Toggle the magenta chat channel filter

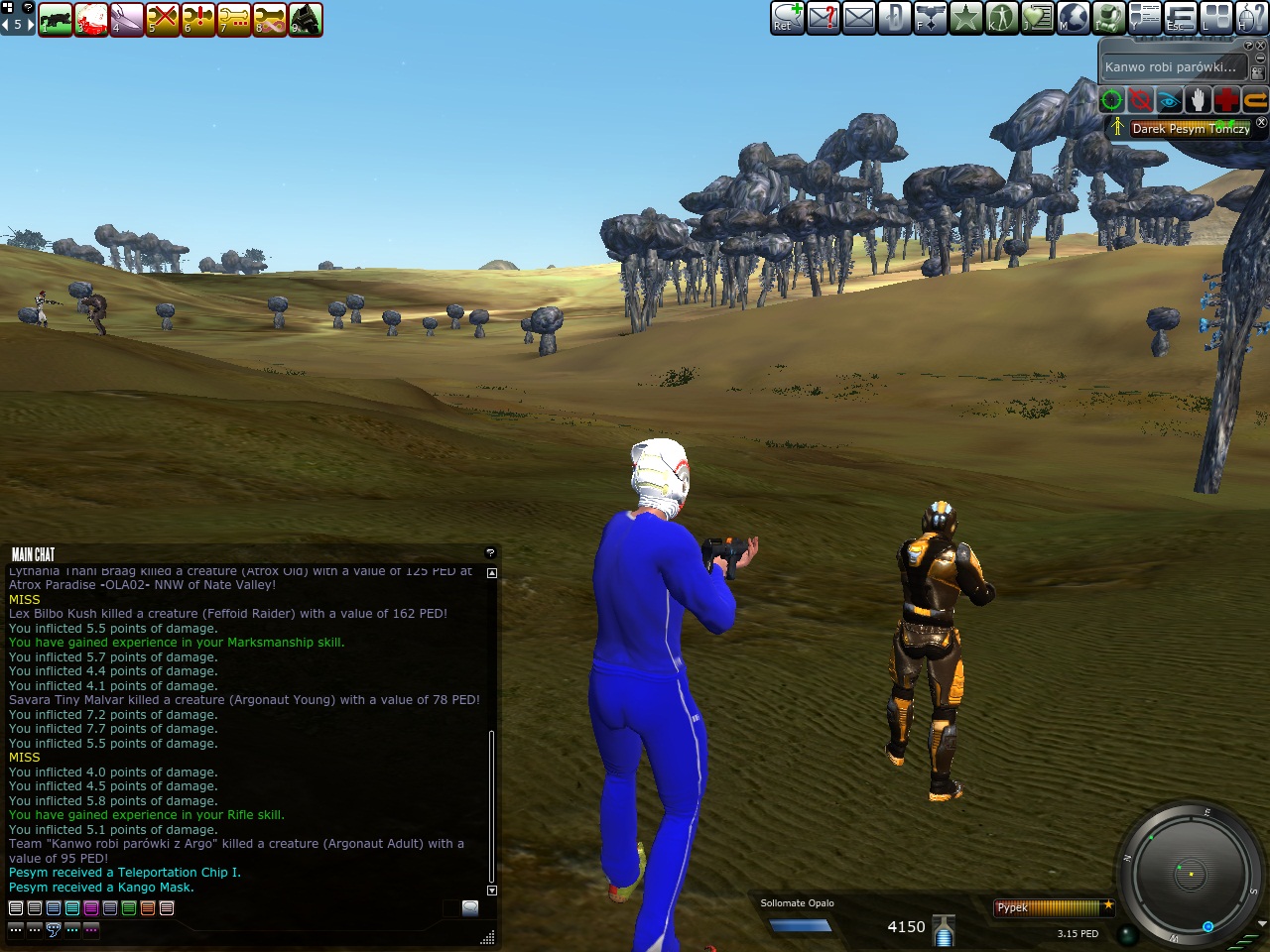point(91,907)
